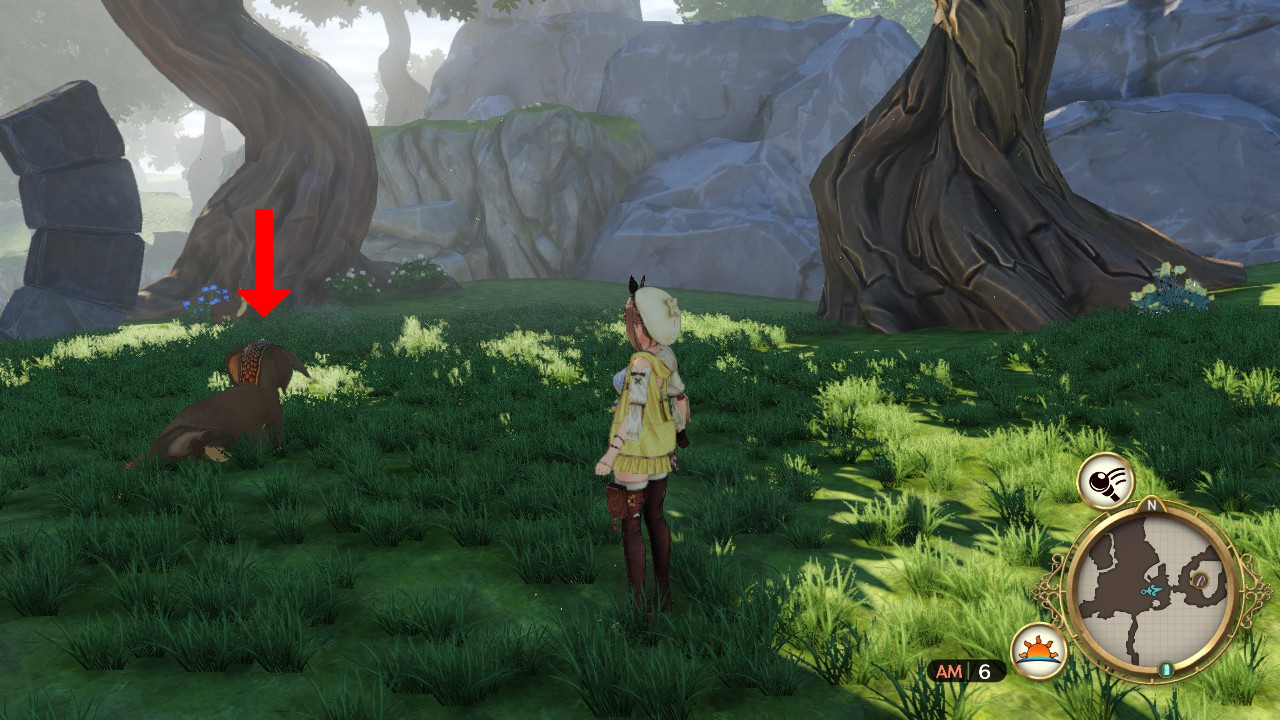This screenshot has width=1280, height=720.
Task: Click the circled landmark marker on the minimap's right
Action: point(1200,580)
